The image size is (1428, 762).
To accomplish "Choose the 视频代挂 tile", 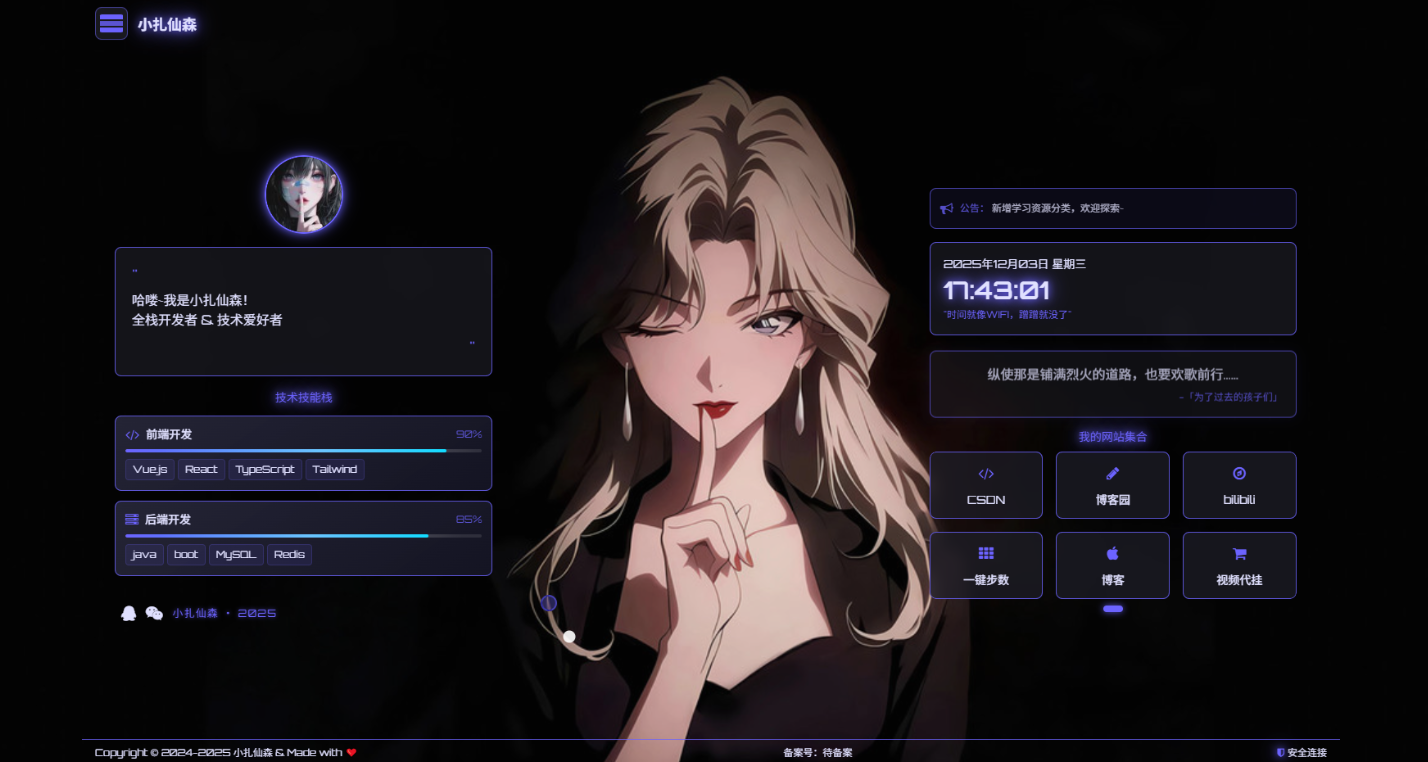I will pos(1239,565).
